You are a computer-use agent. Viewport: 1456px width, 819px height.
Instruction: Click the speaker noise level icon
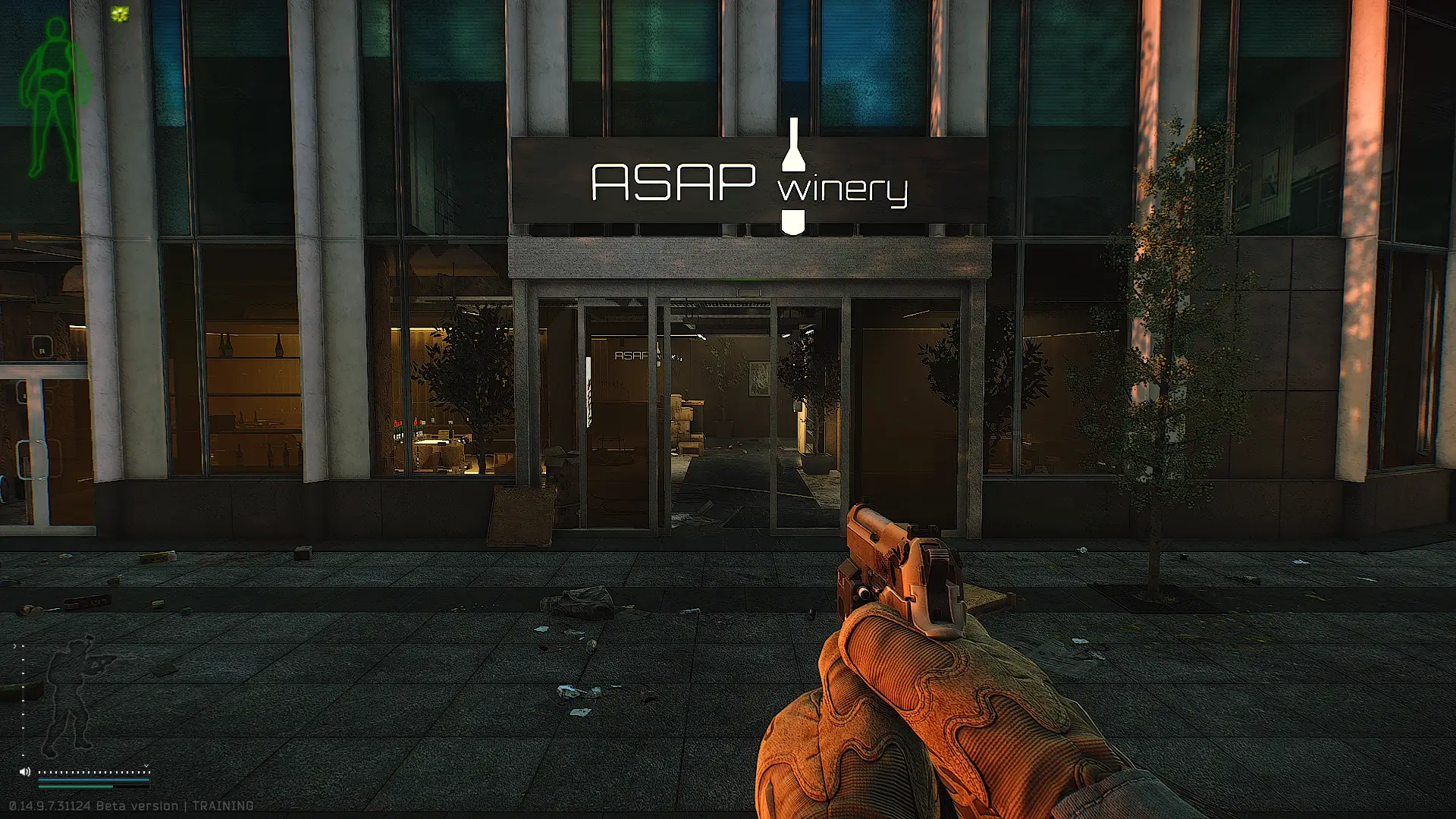(24, 772)
